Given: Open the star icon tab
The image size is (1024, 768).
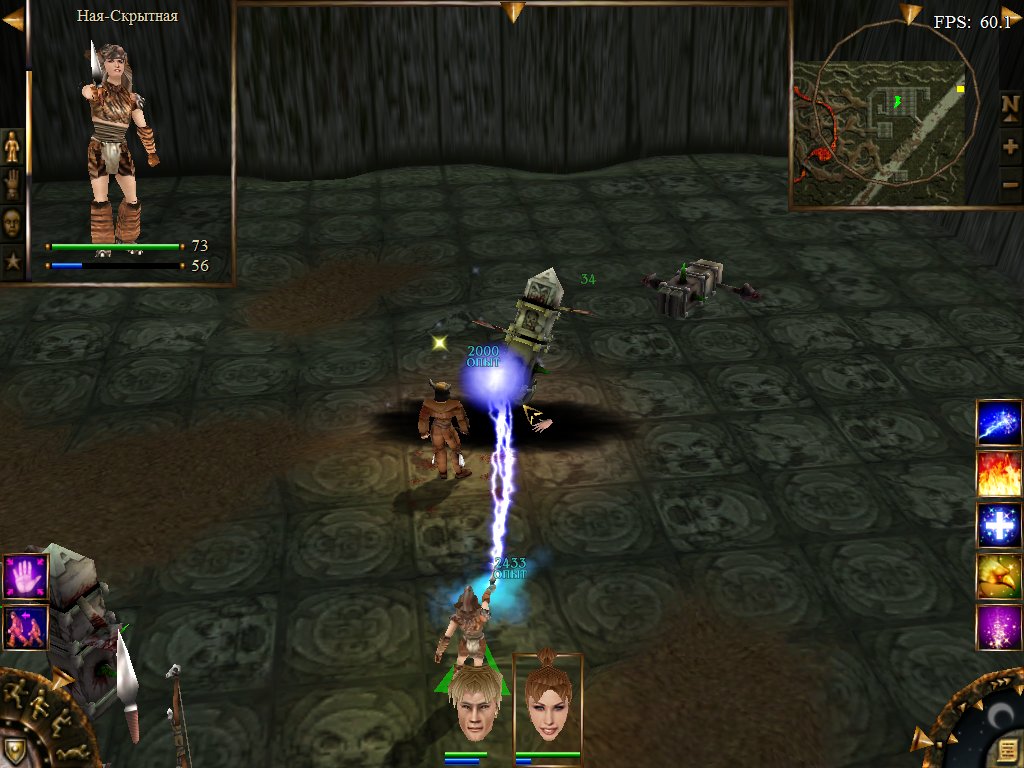Looking at the screenshot, I should 12,262.
